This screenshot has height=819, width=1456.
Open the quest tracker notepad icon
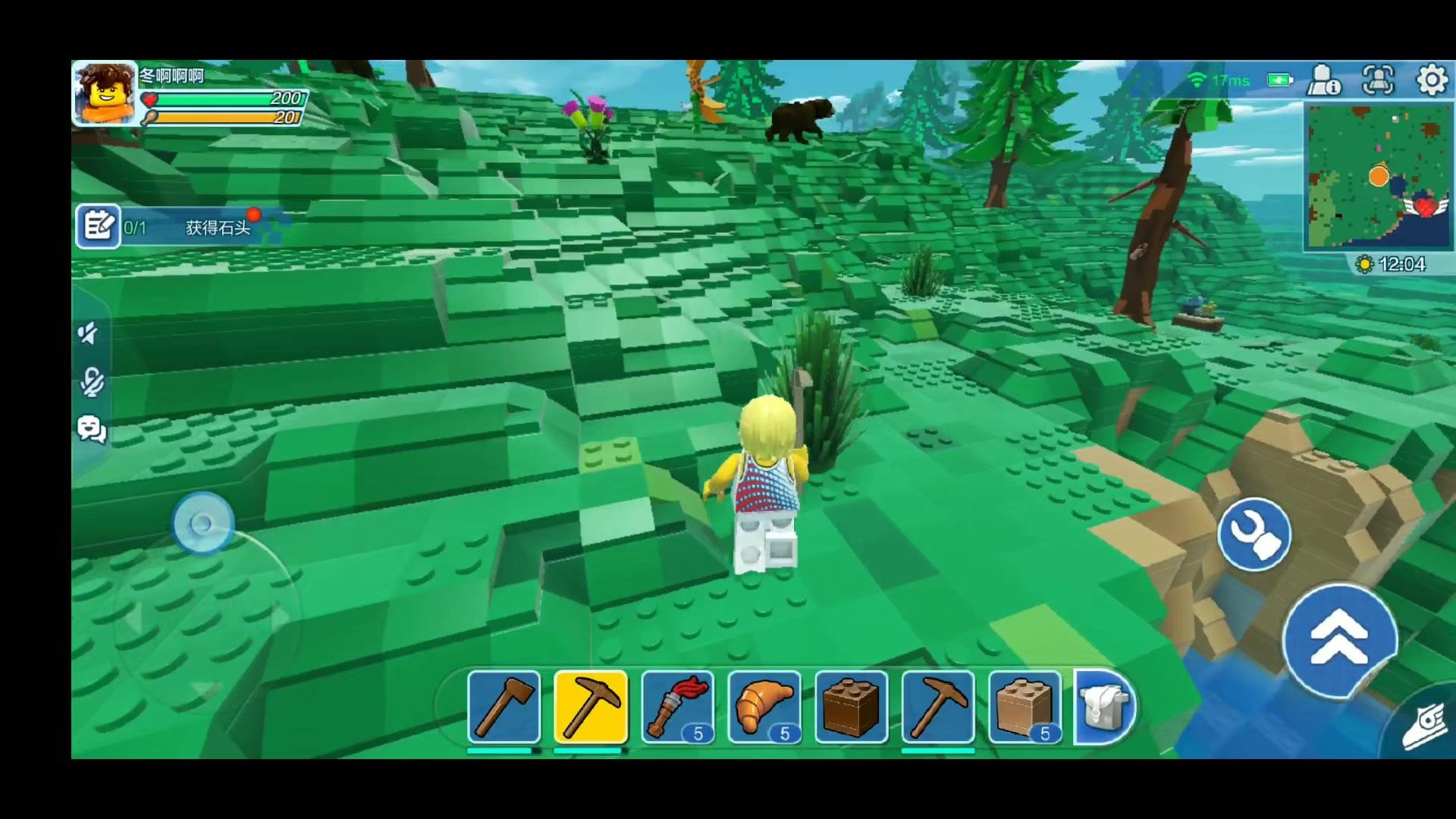click(x=99, y=226)
